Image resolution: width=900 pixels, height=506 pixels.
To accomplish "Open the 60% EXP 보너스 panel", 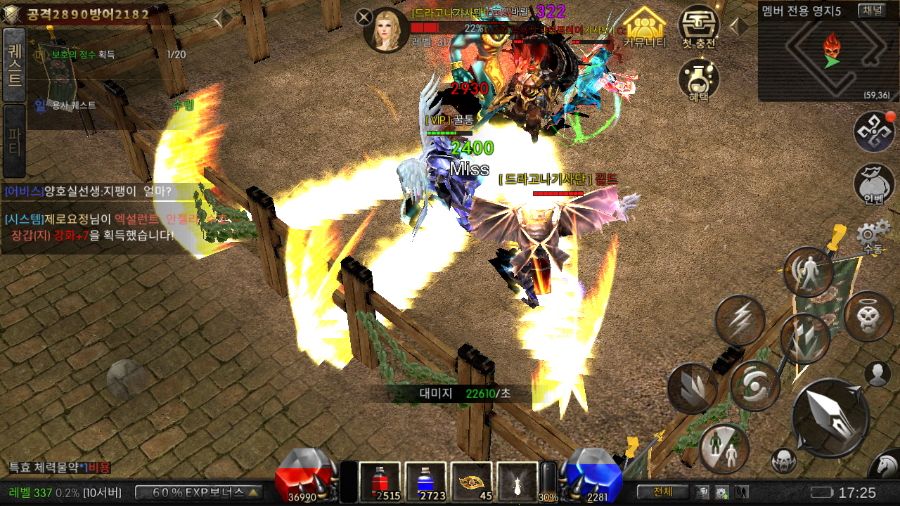I will point(198,492).
